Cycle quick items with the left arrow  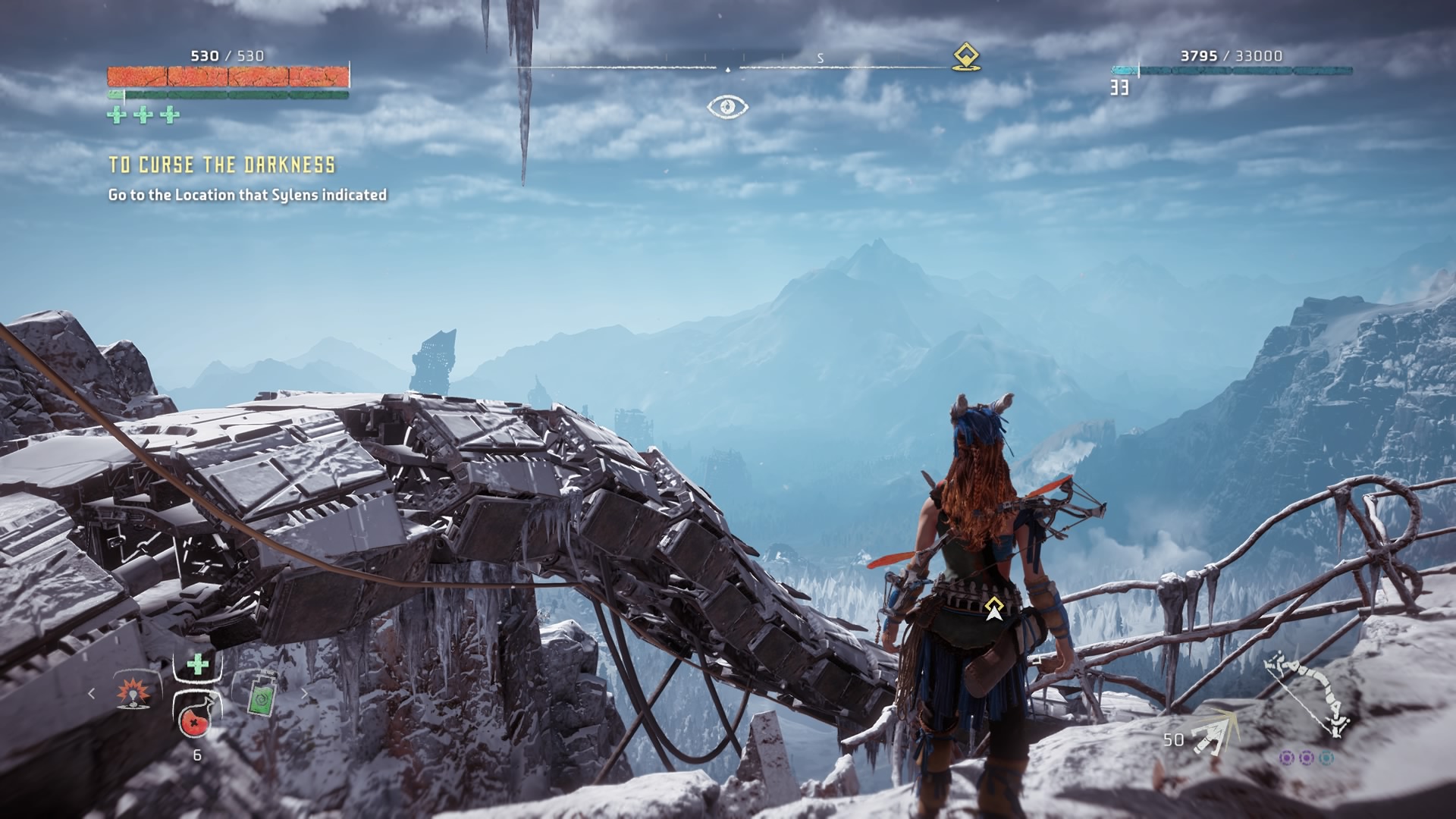coord(93,693)
